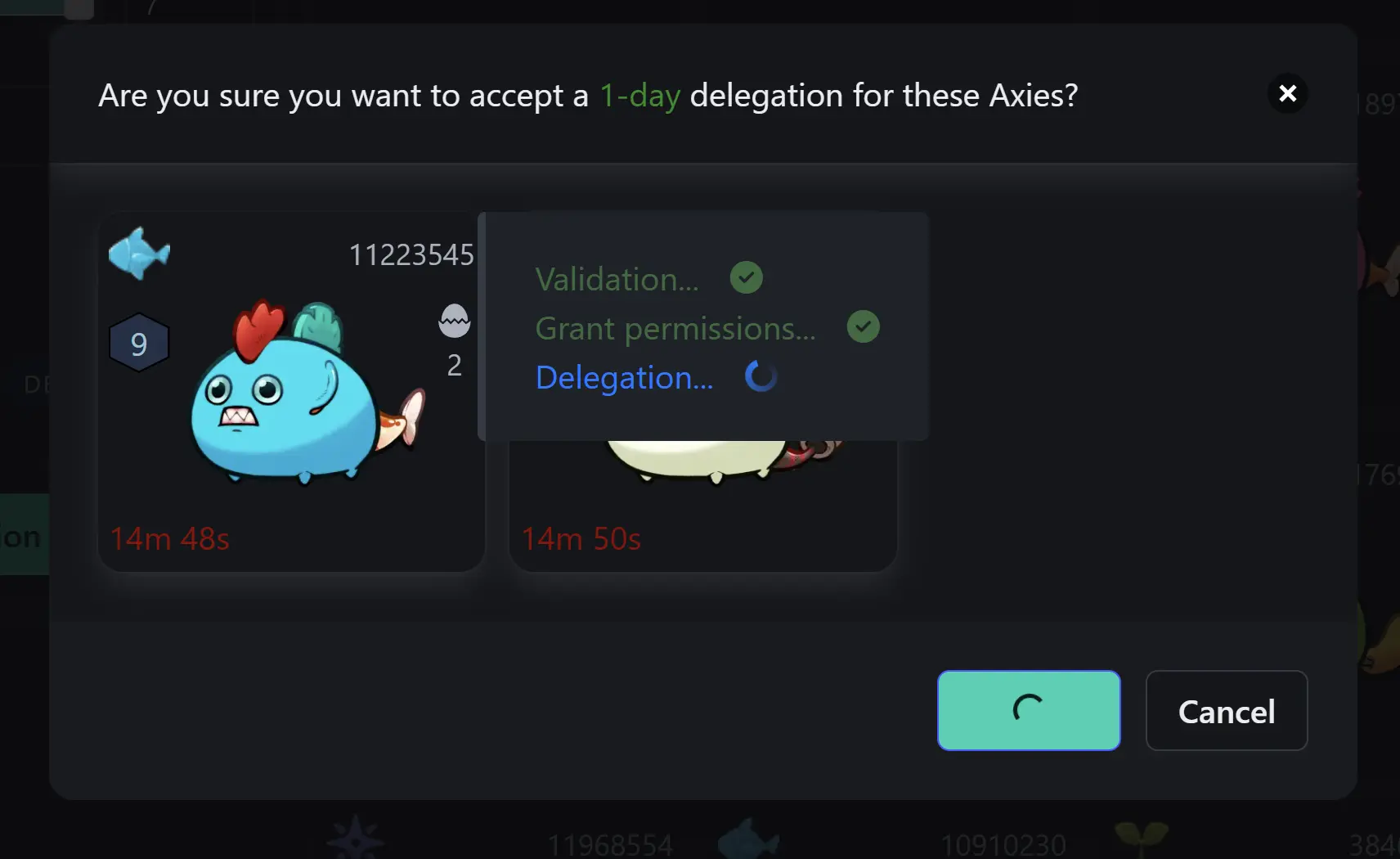
Task: Click the egg icon showing breed count
Action: [x=455, y=321]
